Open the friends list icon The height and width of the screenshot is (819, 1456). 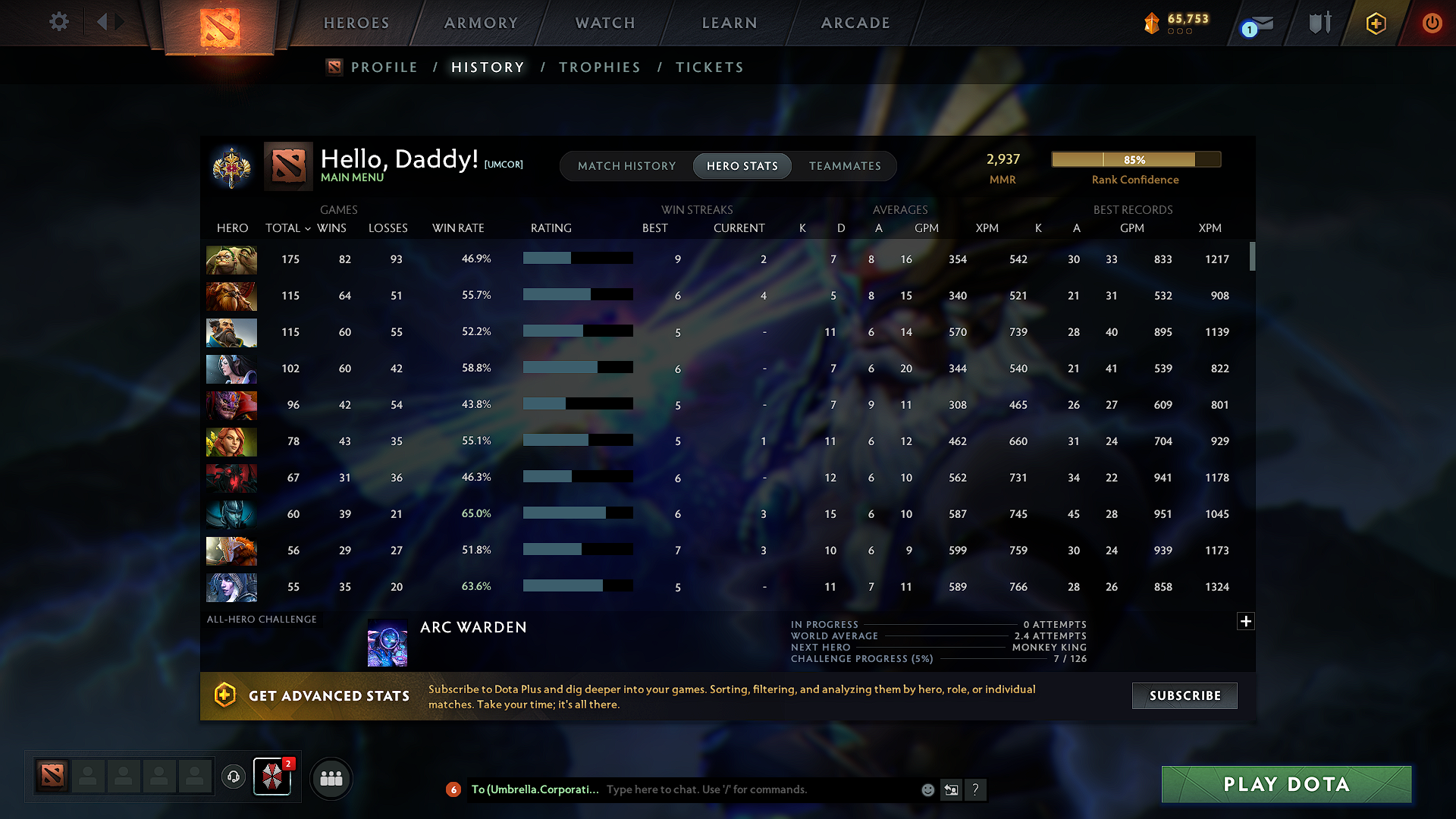pos(331,777)
